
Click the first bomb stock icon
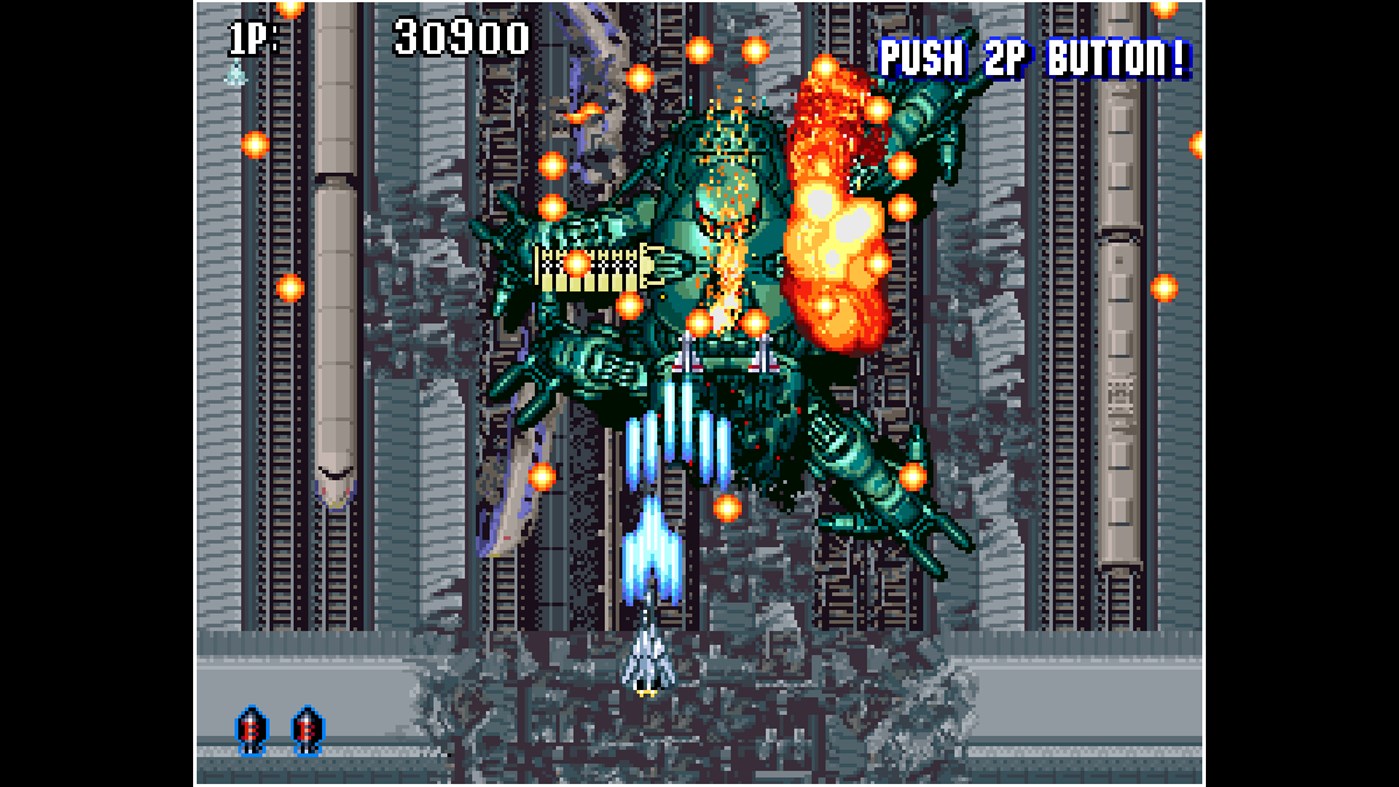point(251,729)
